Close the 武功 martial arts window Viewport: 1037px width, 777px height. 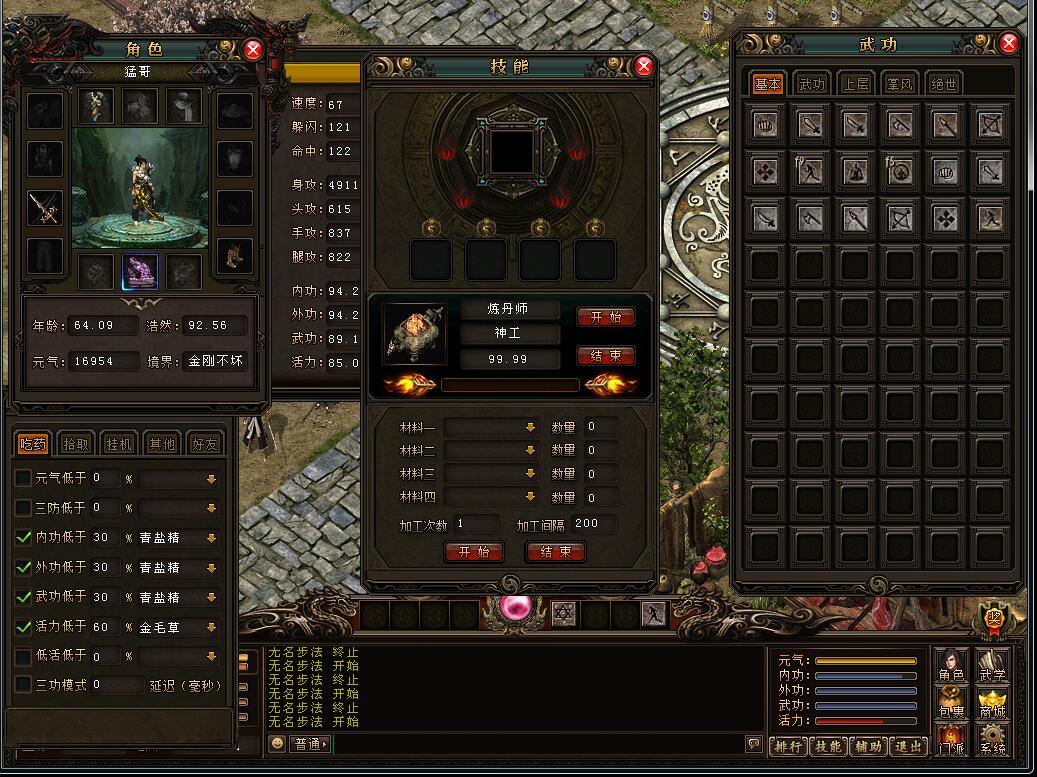click(x=1008, y=43)
